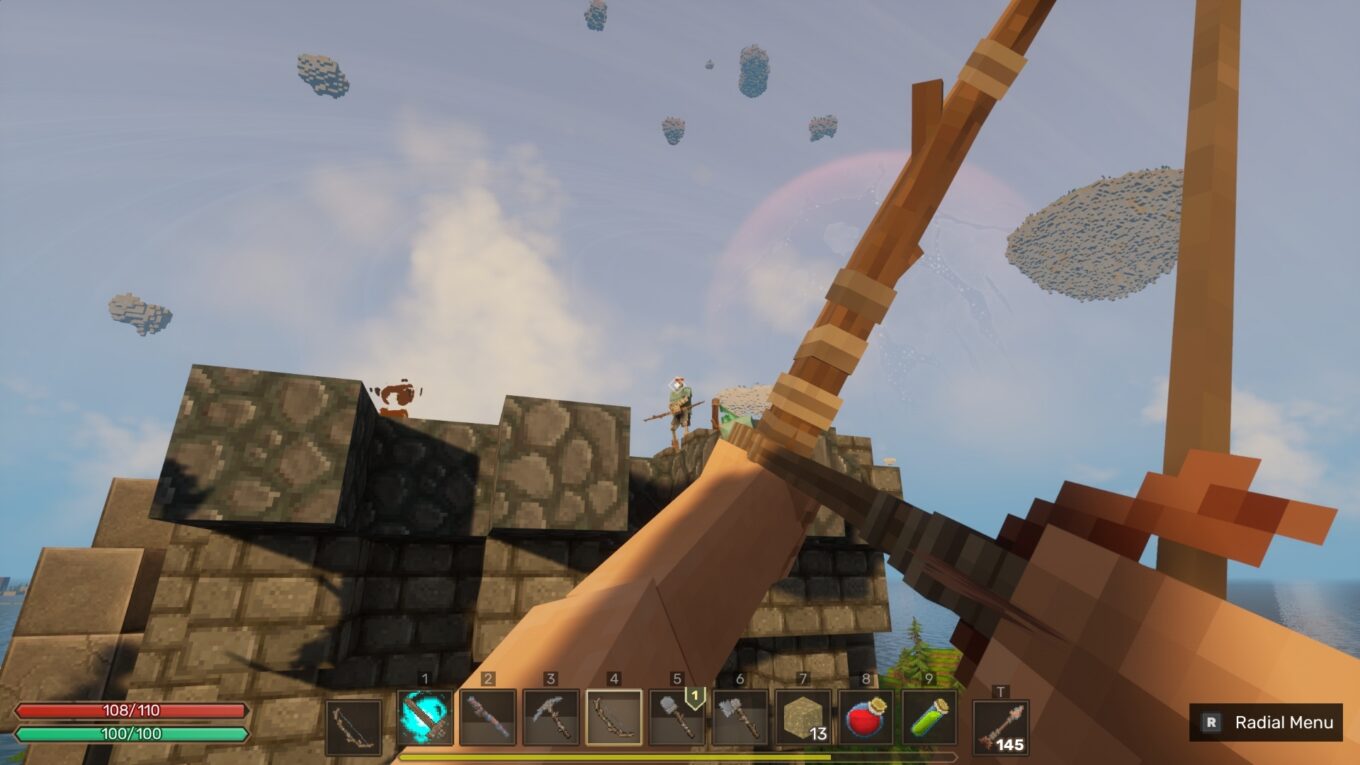Select the sandstone block stack of 13
This screenshot has height=765, width=1360.
[806, 715]
